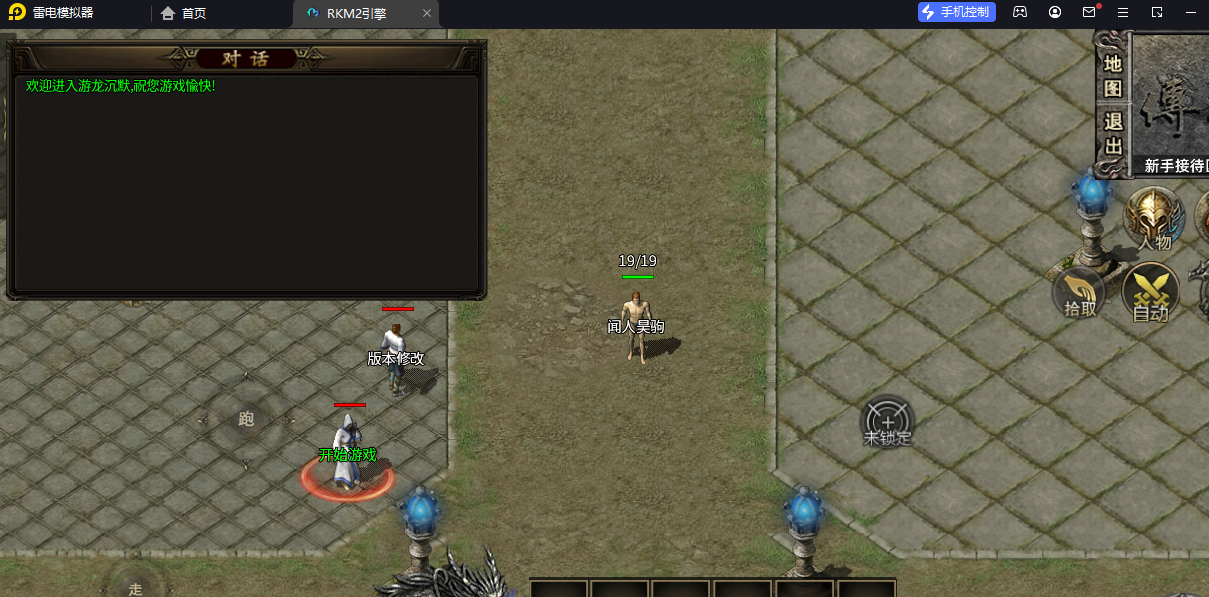Activate the 手机控制 phone control button
Viewport: 1209px width, 597px height.
(957, 12)
